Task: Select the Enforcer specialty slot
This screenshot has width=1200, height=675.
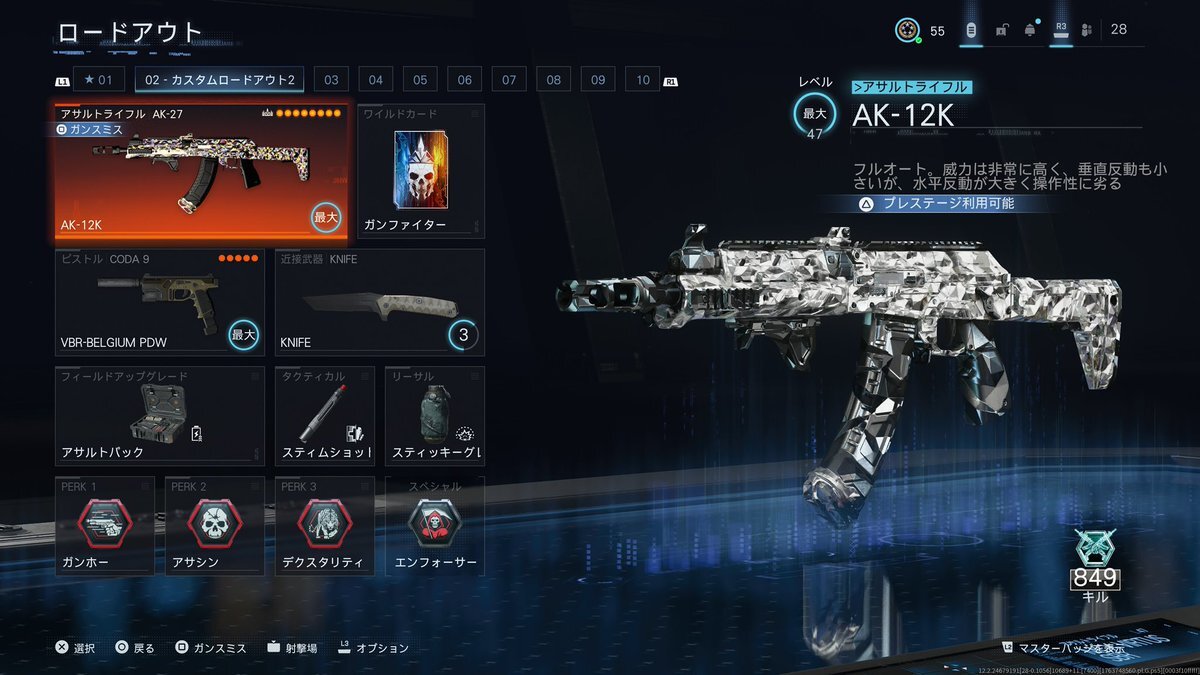Action: pos(435,526)
